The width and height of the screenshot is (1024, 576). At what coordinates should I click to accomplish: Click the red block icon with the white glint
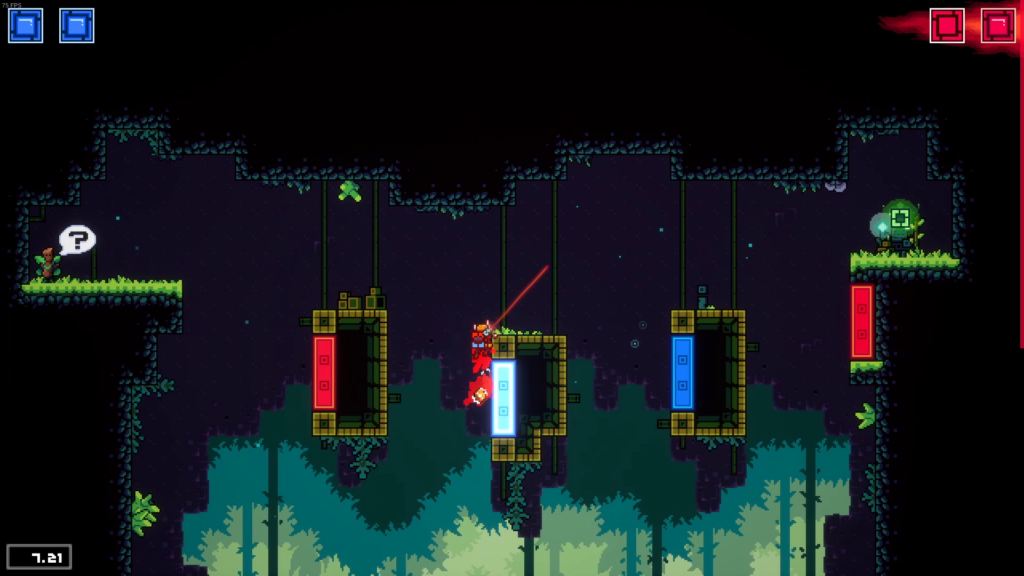pos(998,25)
